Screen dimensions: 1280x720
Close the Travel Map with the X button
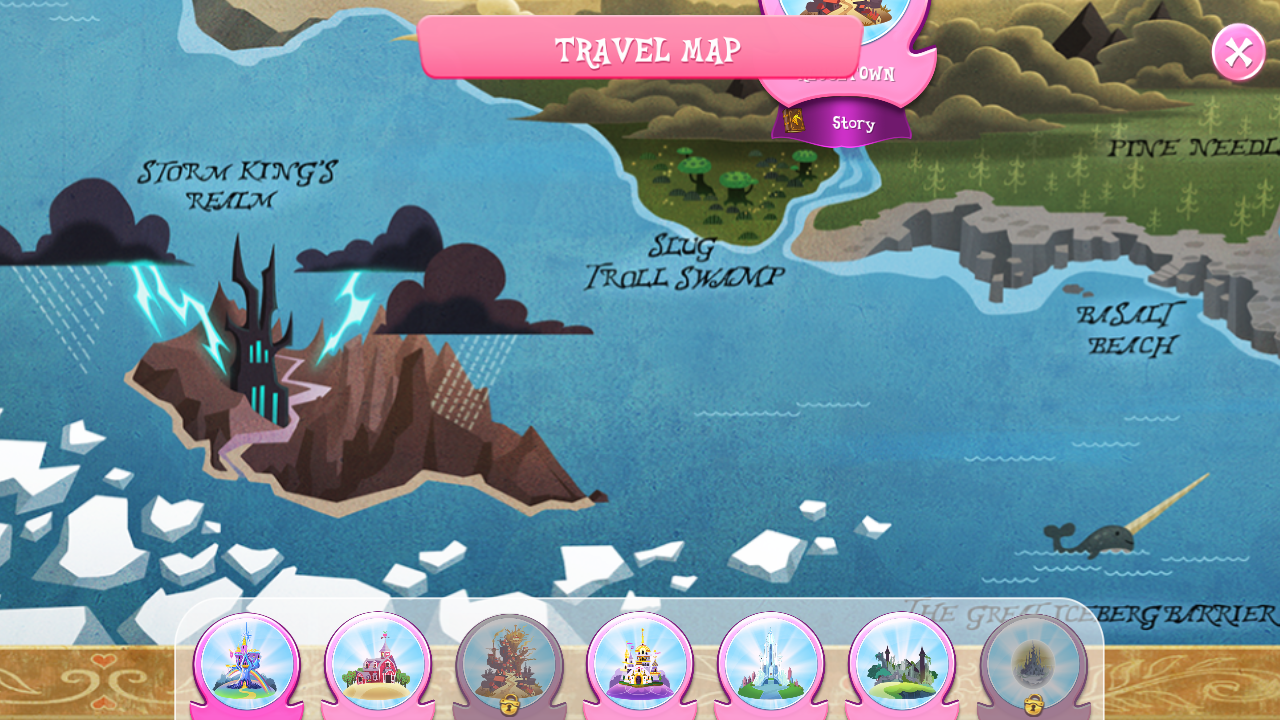point(1237,52)
